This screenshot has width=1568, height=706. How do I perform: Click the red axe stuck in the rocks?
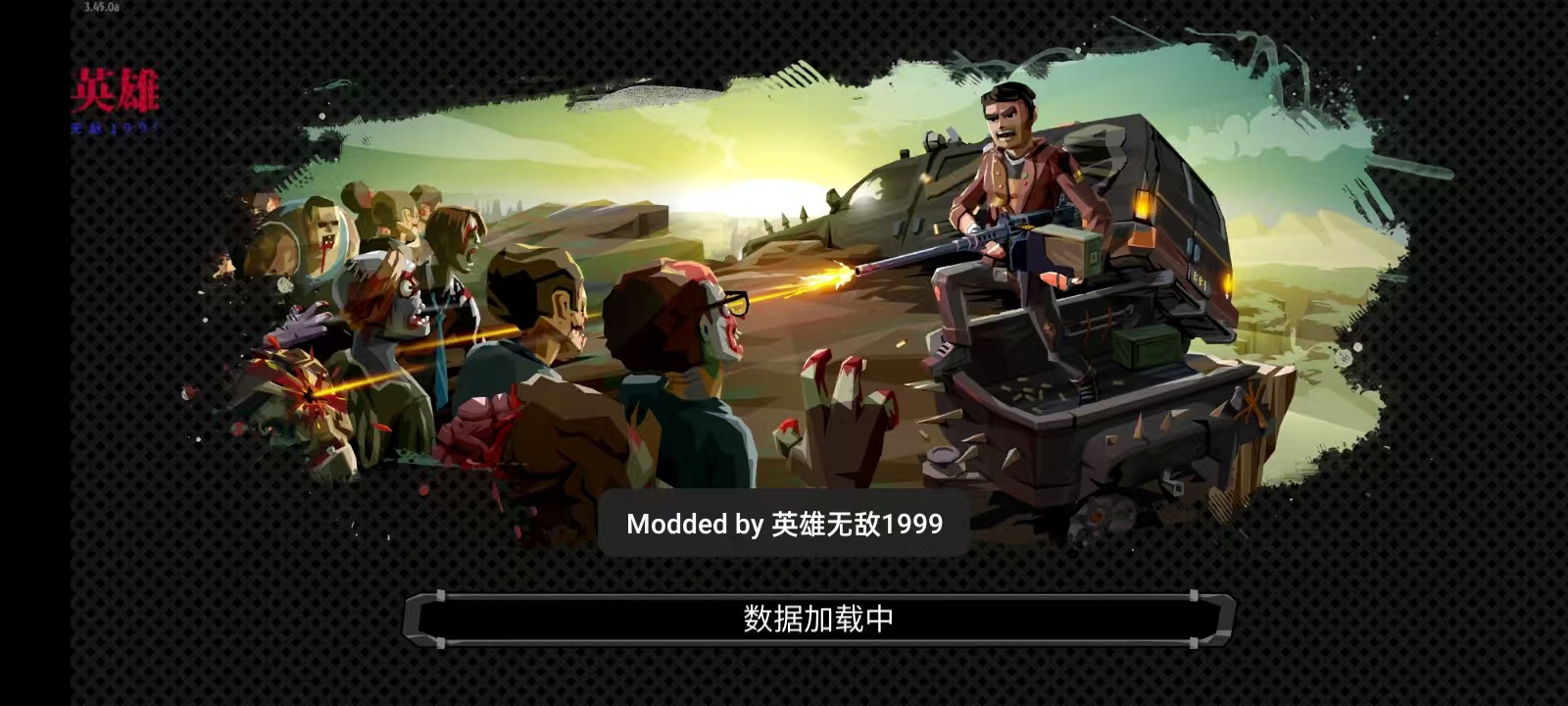[x=1249, y=400]
